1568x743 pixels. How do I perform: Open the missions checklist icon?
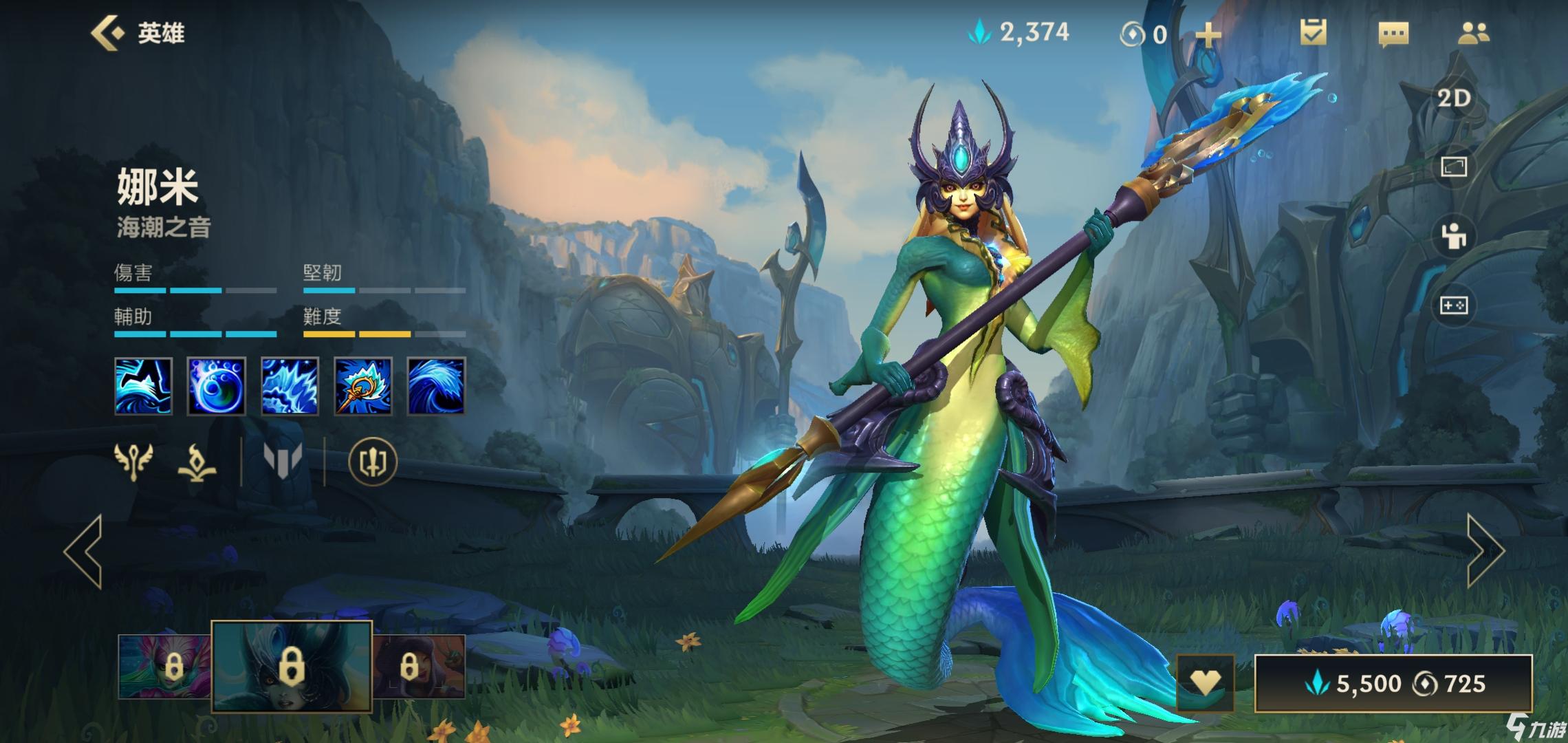(x=1313, y=33)
